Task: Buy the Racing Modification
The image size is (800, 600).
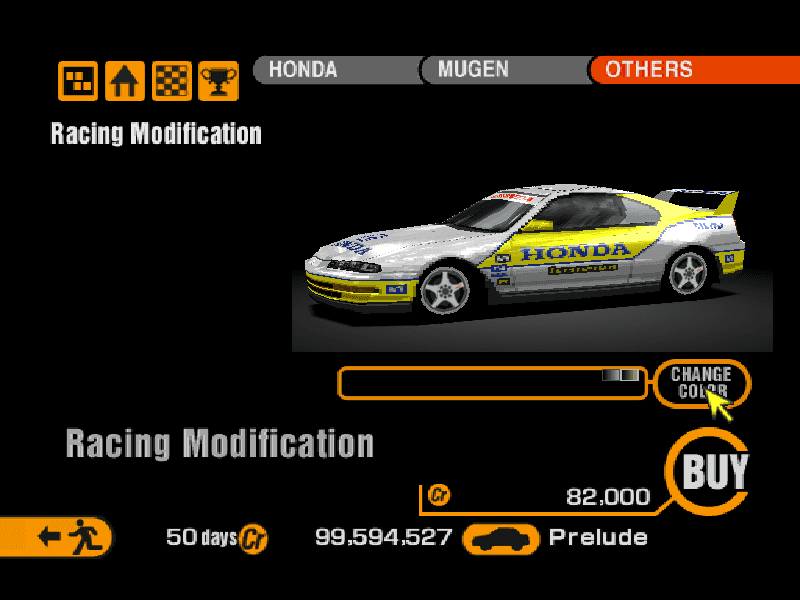Action: click(713, 471)
